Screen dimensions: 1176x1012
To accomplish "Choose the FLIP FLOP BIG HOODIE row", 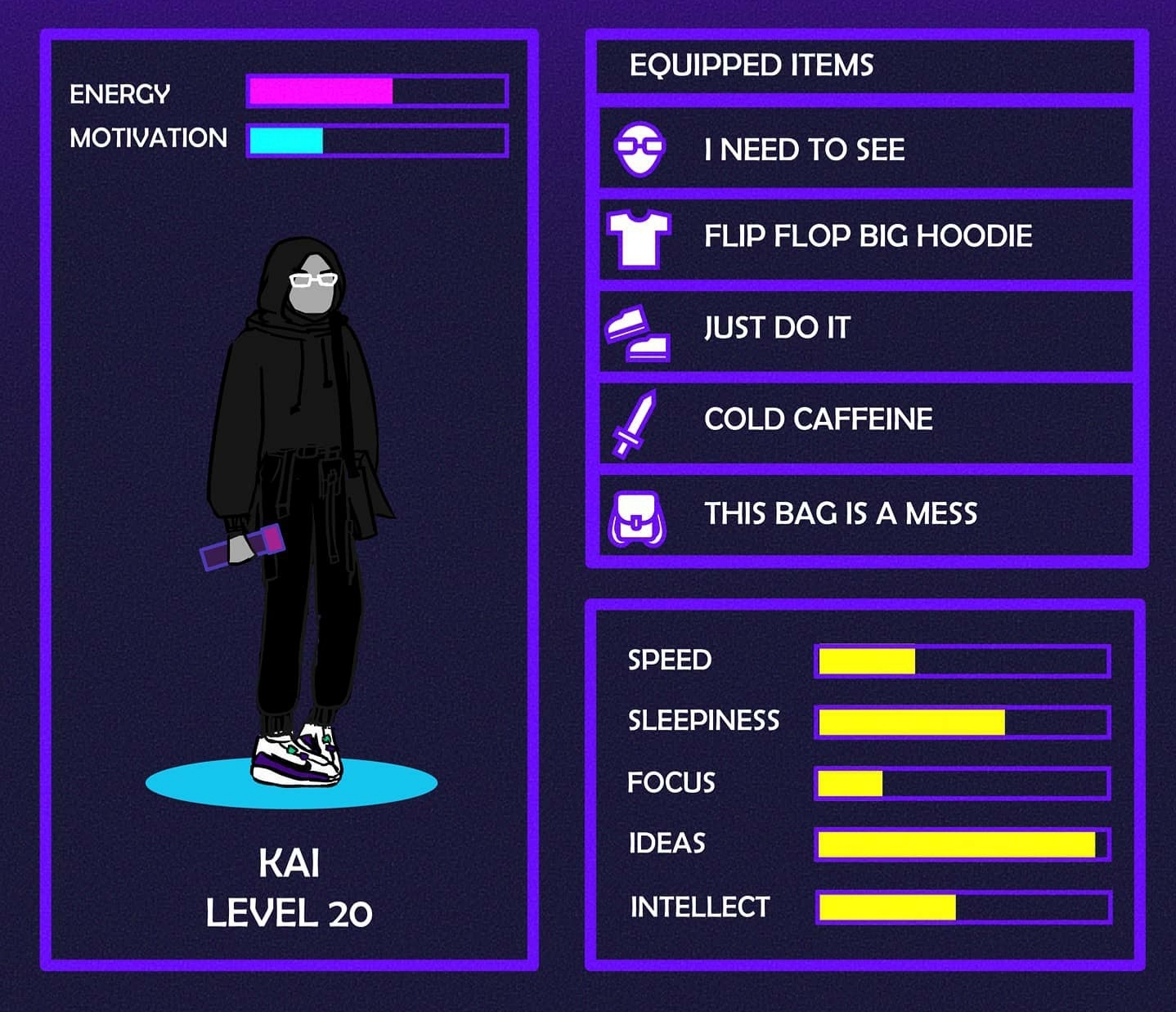I will 867,236.
